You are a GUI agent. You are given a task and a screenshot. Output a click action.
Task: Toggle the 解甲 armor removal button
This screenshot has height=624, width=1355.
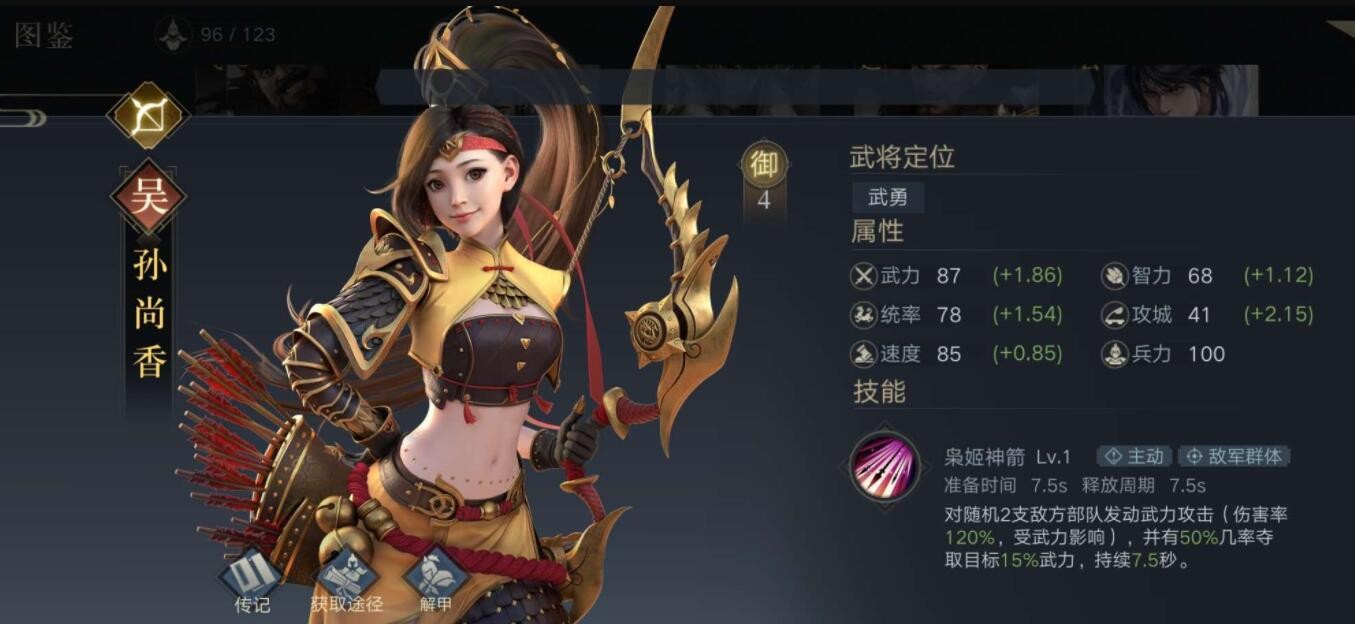(x=436, y=577)
